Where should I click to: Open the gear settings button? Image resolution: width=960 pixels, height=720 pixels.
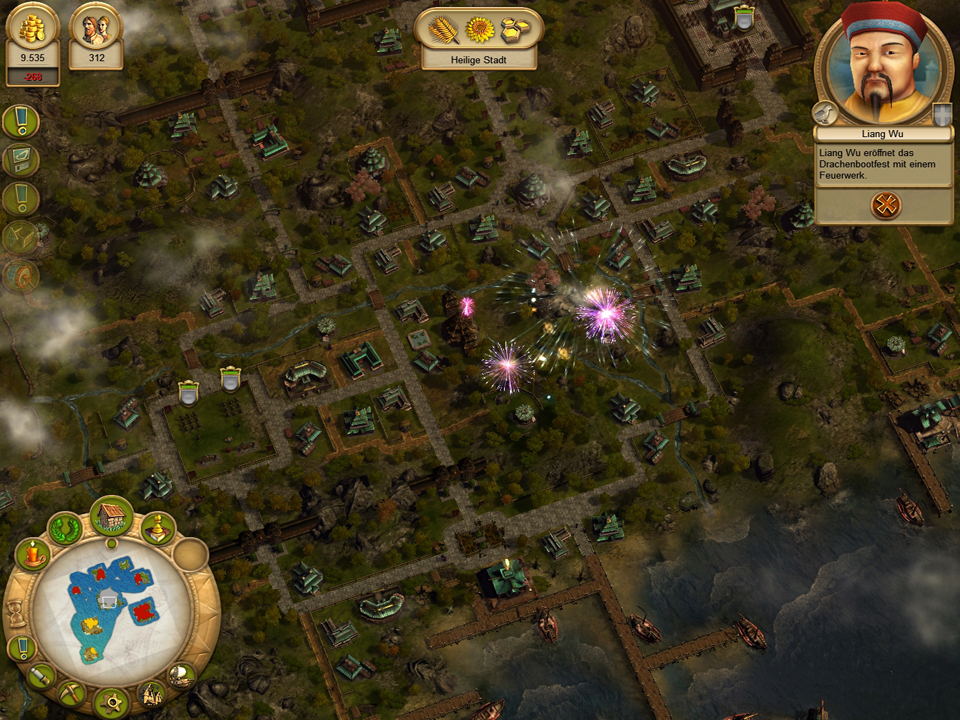(x=111, y=702)
